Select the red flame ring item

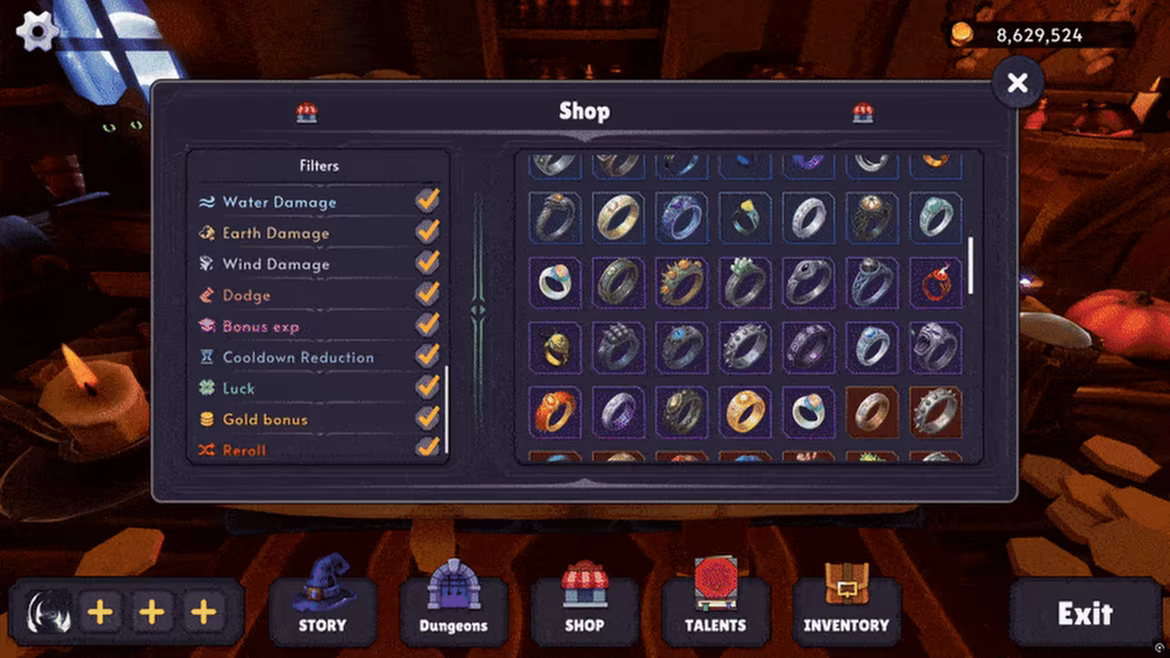[x=935, y=283]
